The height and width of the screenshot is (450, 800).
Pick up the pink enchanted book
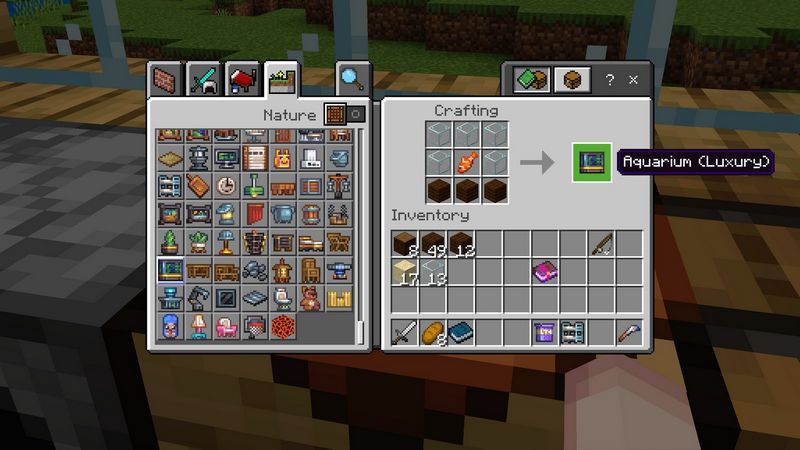[545, 271]
